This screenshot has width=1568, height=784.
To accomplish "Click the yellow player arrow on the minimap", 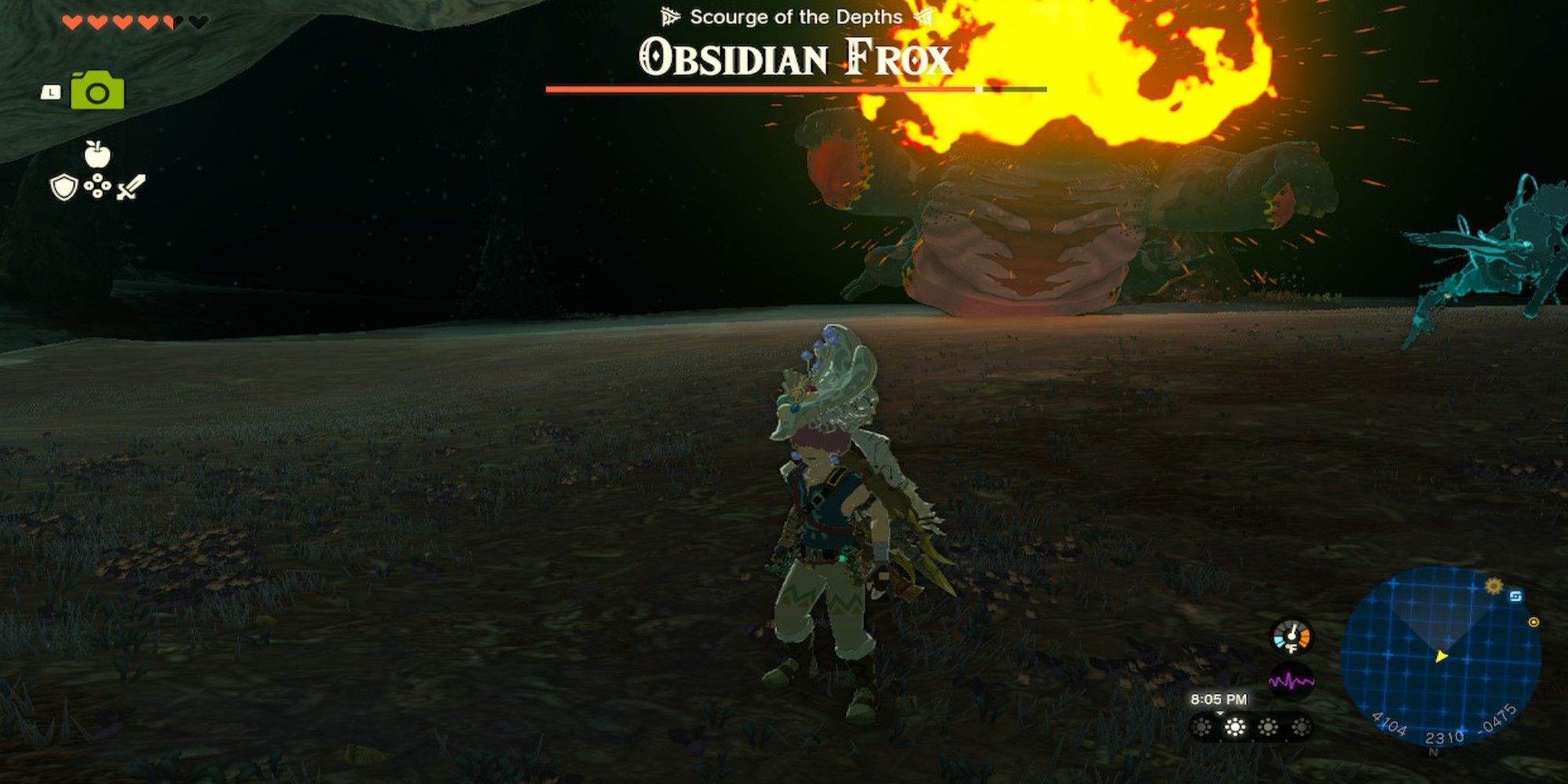I will 1441,657.
